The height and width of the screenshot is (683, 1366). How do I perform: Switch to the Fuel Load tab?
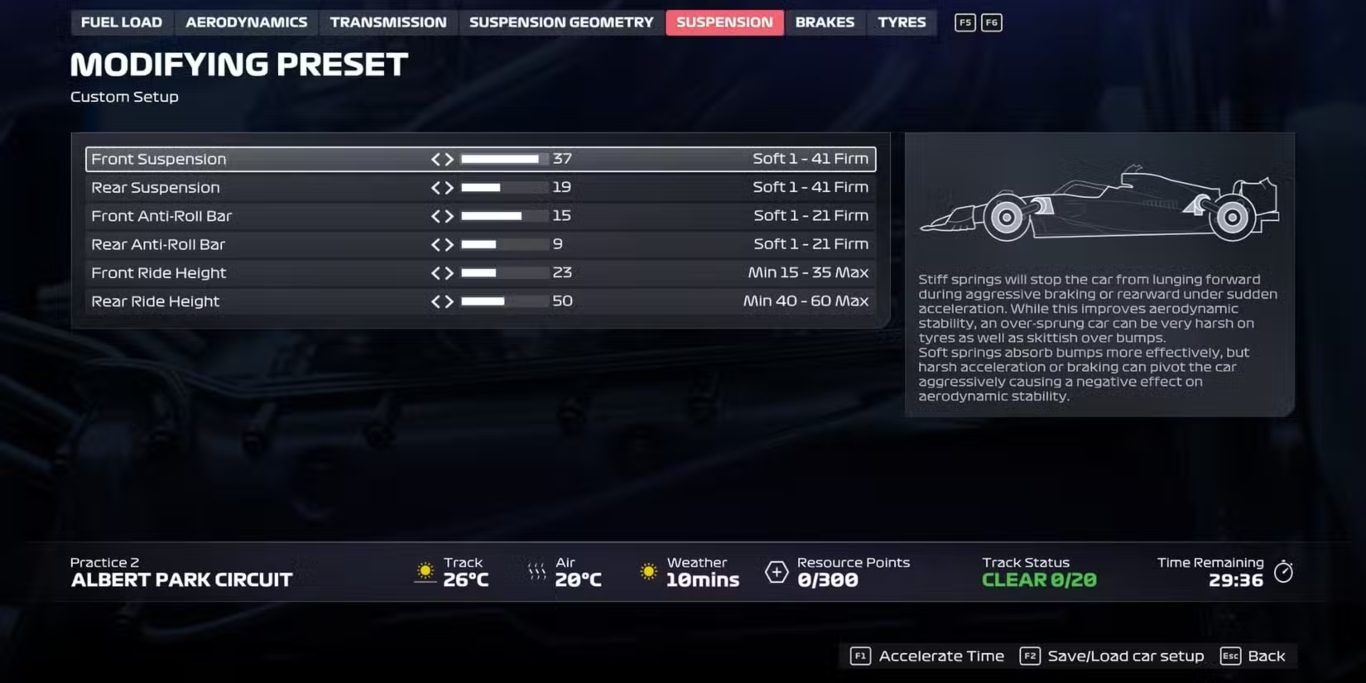click(x=121, y=22)
